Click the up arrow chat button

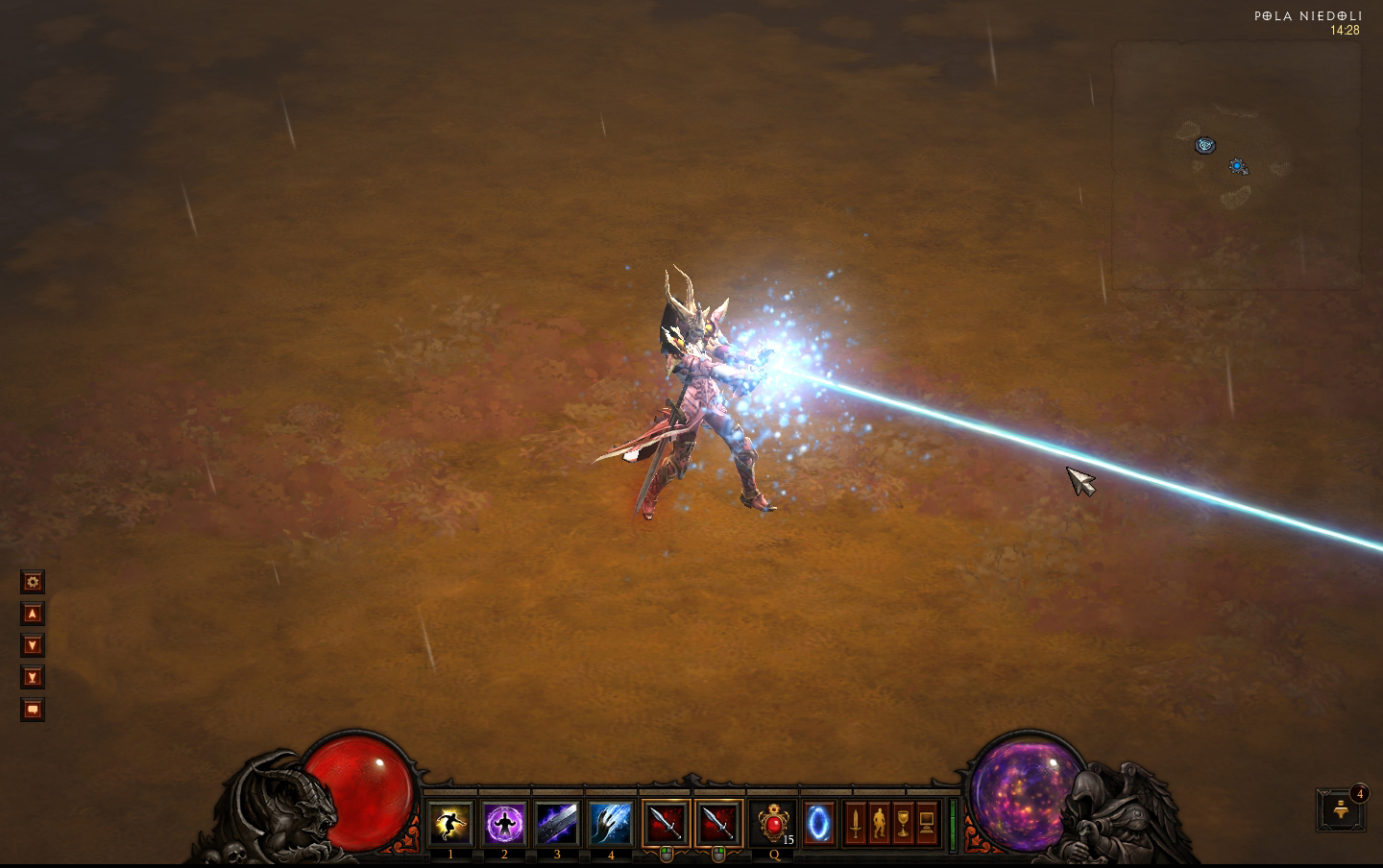pos(33,614)
